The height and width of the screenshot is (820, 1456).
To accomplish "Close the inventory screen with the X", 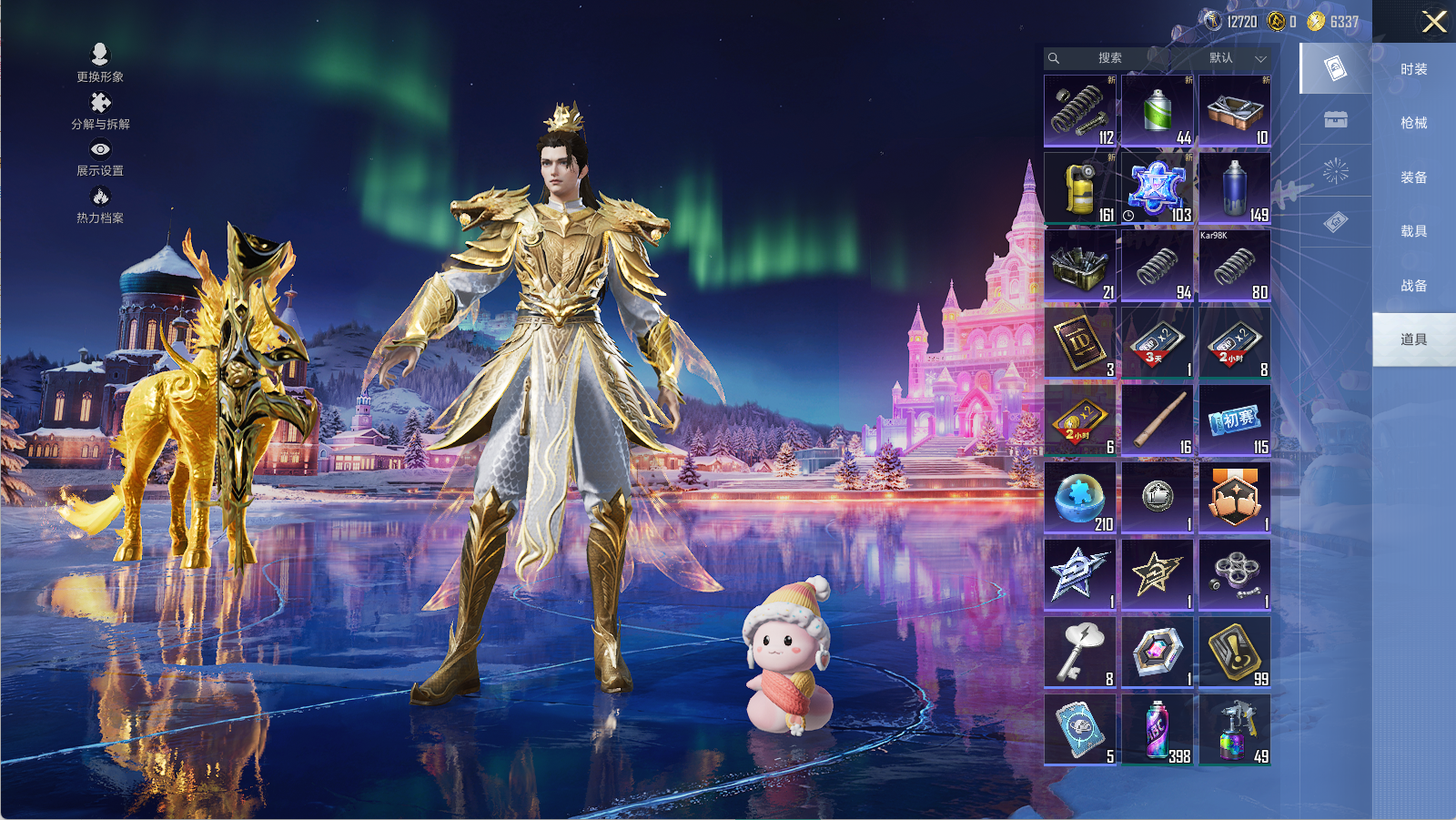I will (1433, 22).
